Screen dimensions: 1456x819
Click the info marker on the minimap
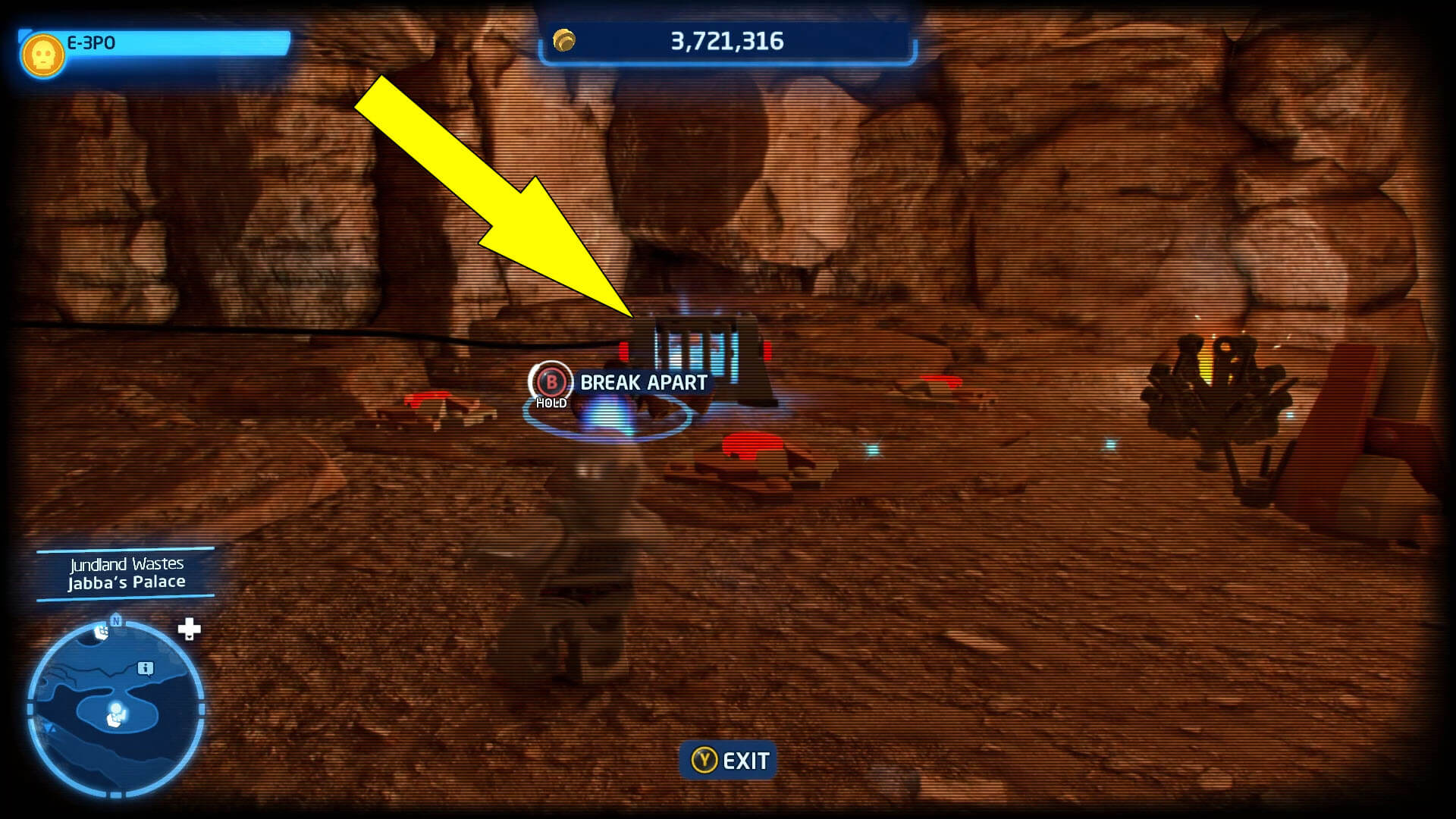pos(146,668)
